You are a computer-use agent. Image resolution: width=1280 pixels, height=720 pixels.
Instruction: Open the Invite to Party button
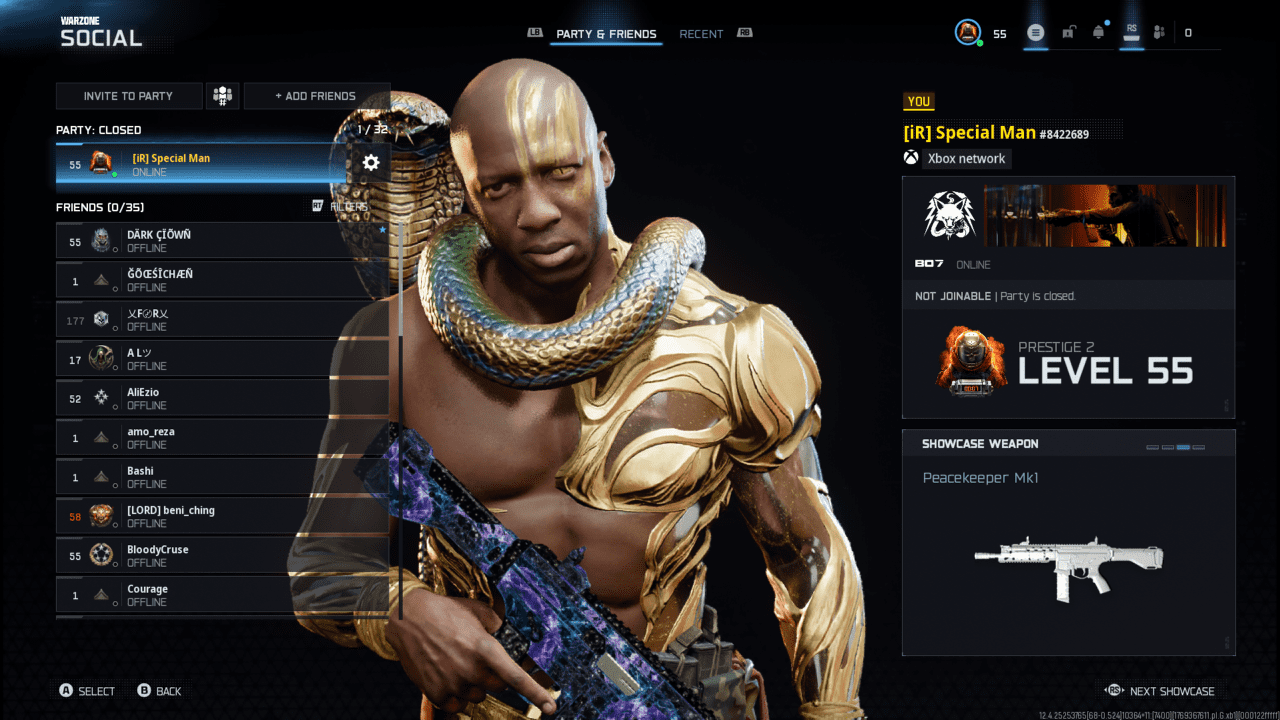[129, 96]
